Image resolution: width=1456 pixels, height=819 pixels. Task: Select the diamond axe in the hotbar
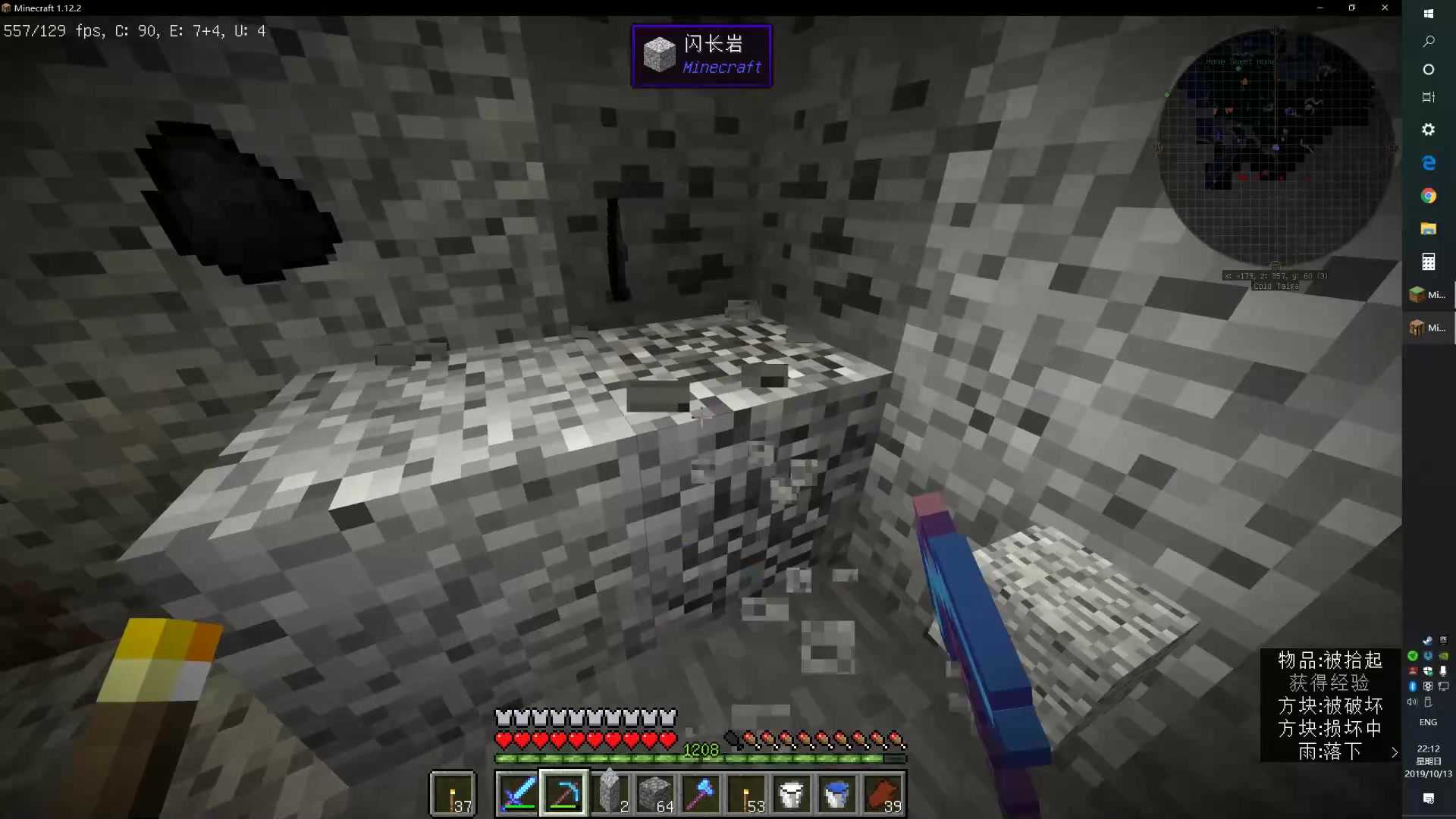pyautogui.click(x=701, y=793)
